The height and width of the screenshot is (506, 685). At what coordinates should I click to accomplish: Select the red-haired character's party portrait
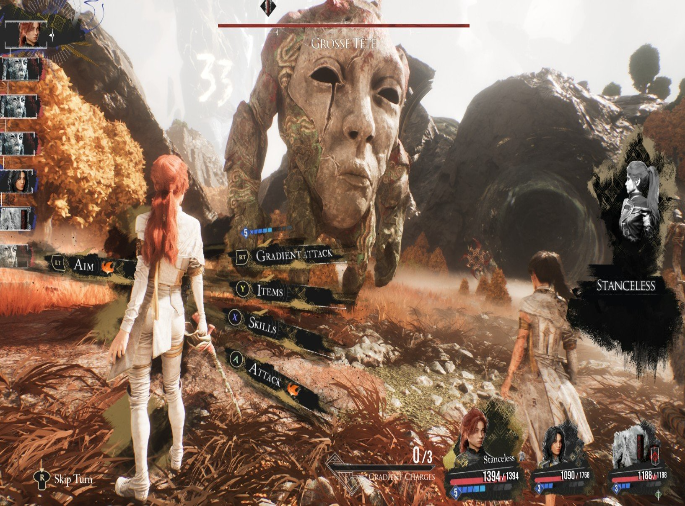tap(476, 432)
